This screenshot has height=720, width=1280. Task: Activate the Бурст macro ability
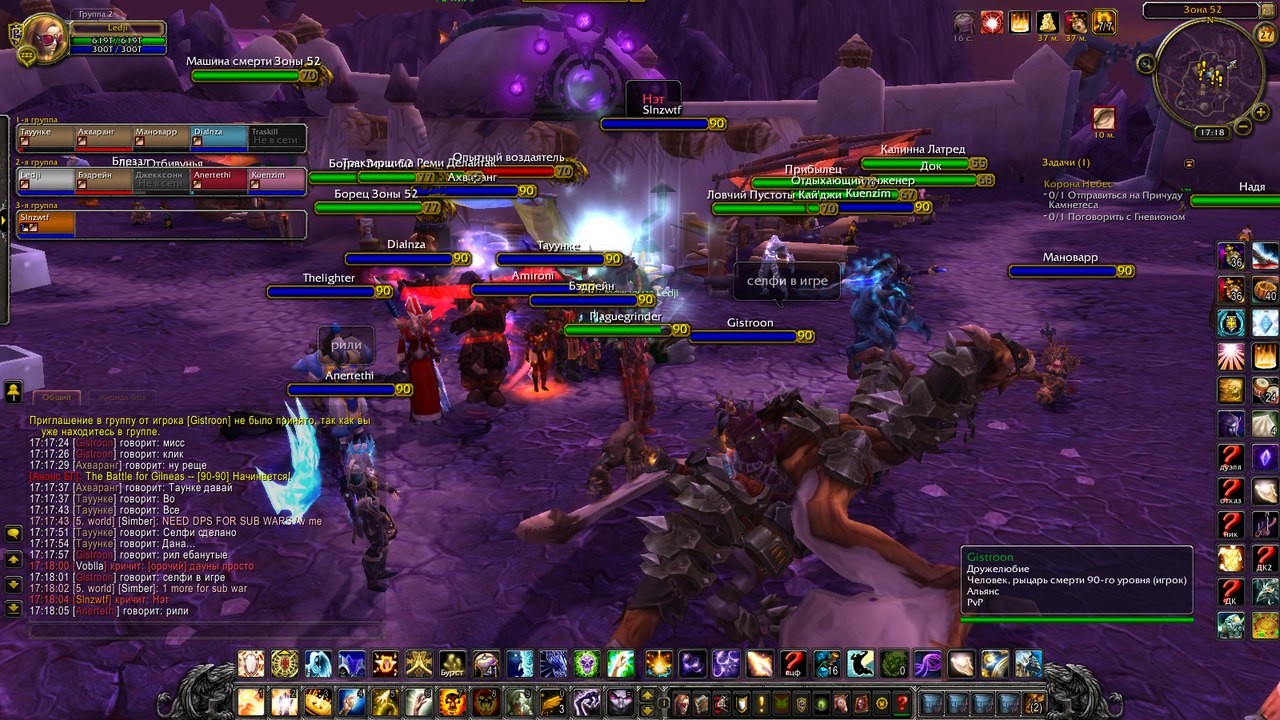453,664
